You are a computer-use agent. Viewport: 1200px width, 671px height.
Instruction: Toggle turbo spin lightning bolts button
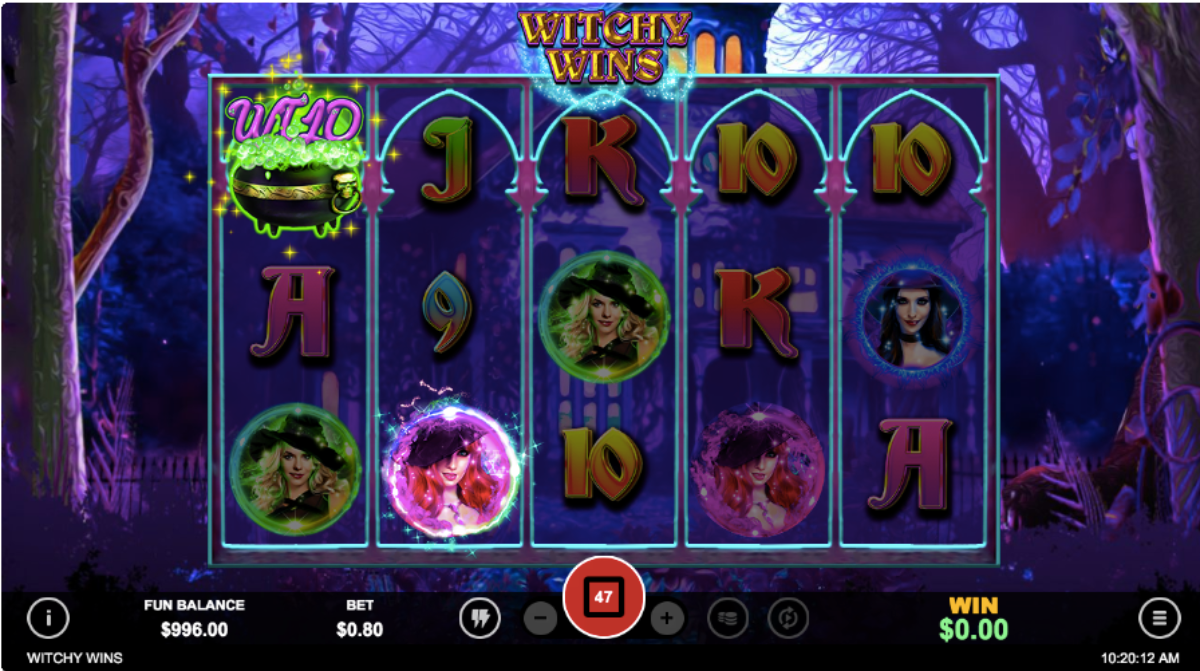tap(479, 619)
